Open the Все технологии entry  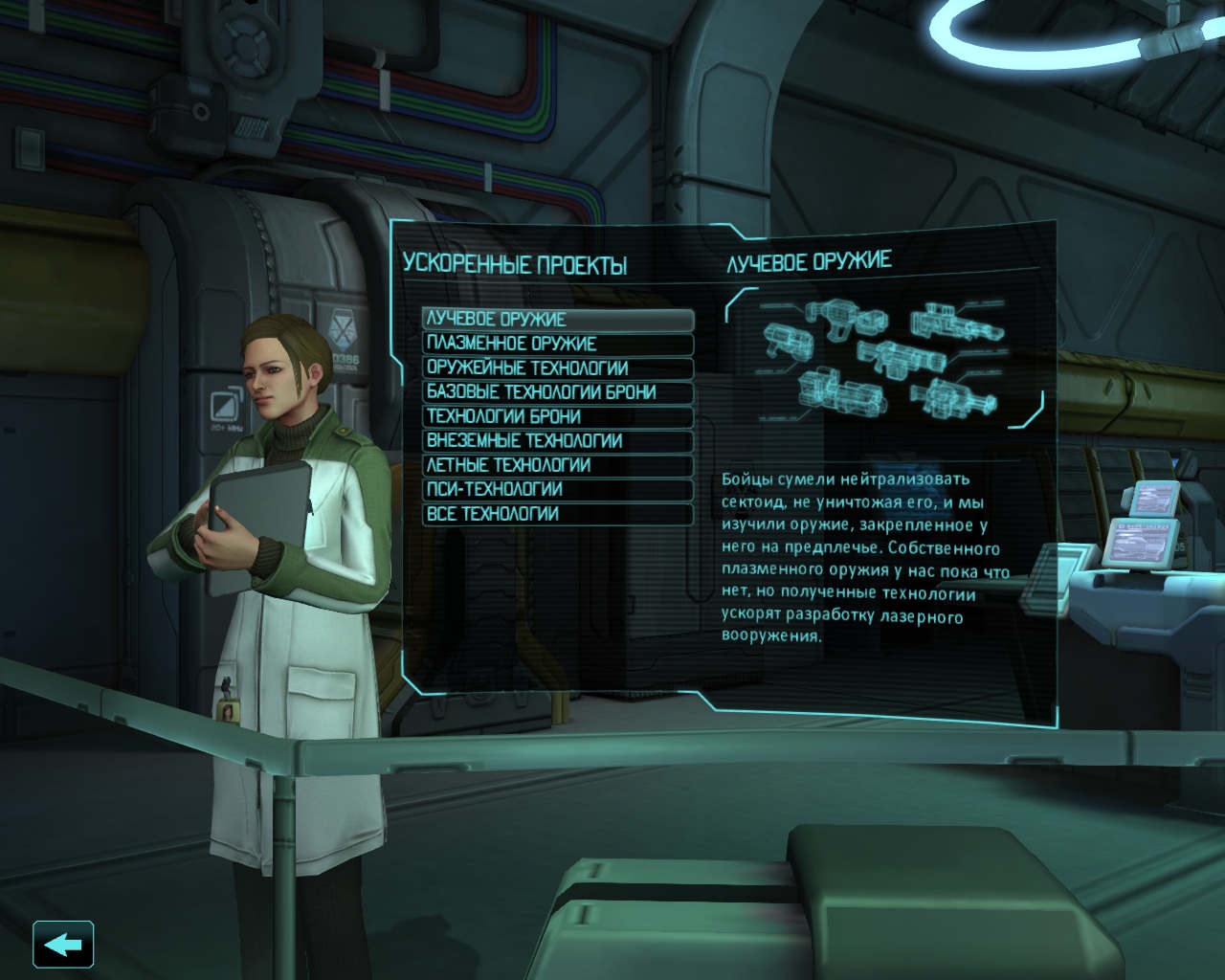point(557,514)
